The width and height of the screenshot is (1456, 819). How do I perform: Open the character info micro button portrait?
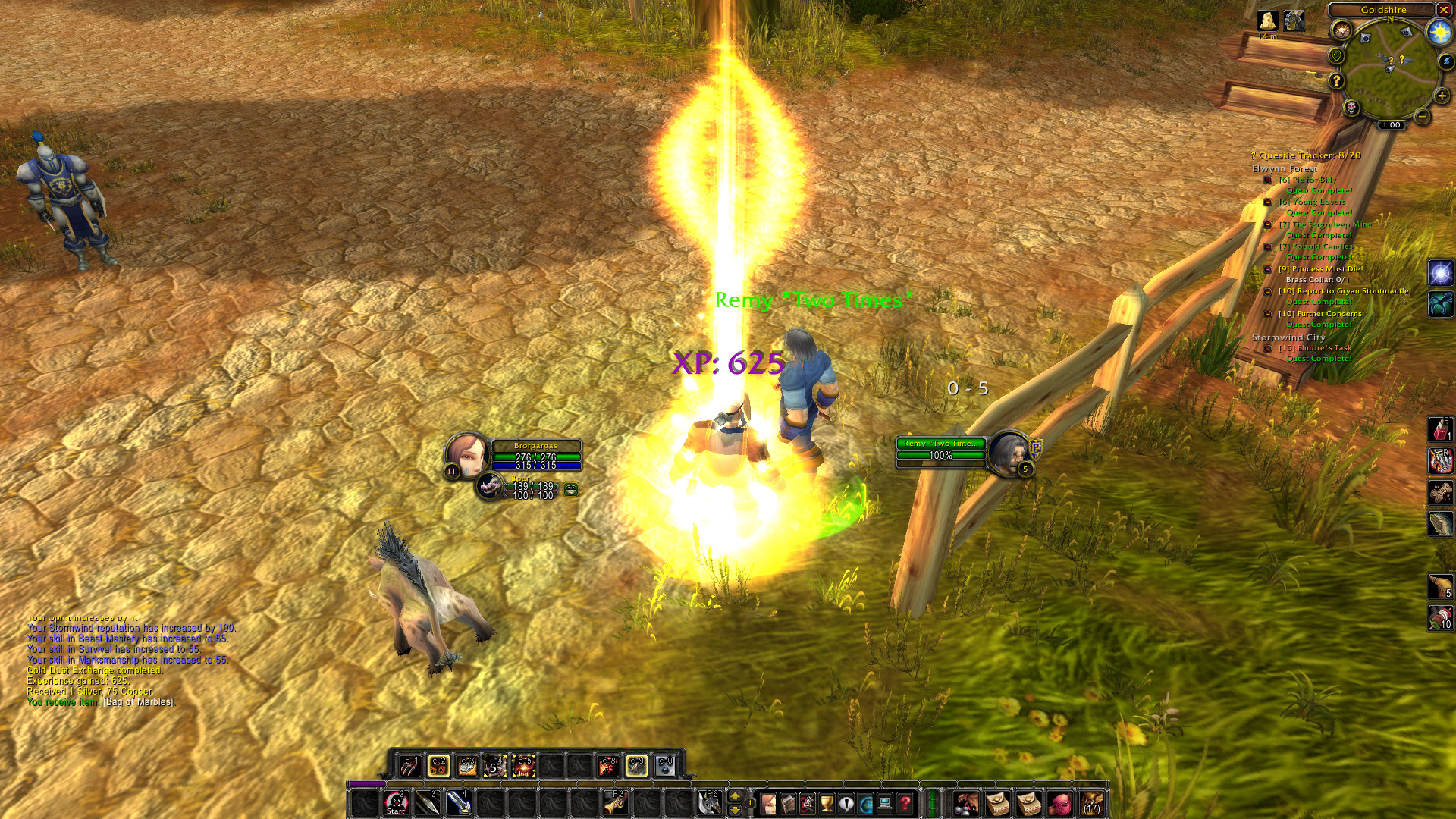tap(768, 803)
